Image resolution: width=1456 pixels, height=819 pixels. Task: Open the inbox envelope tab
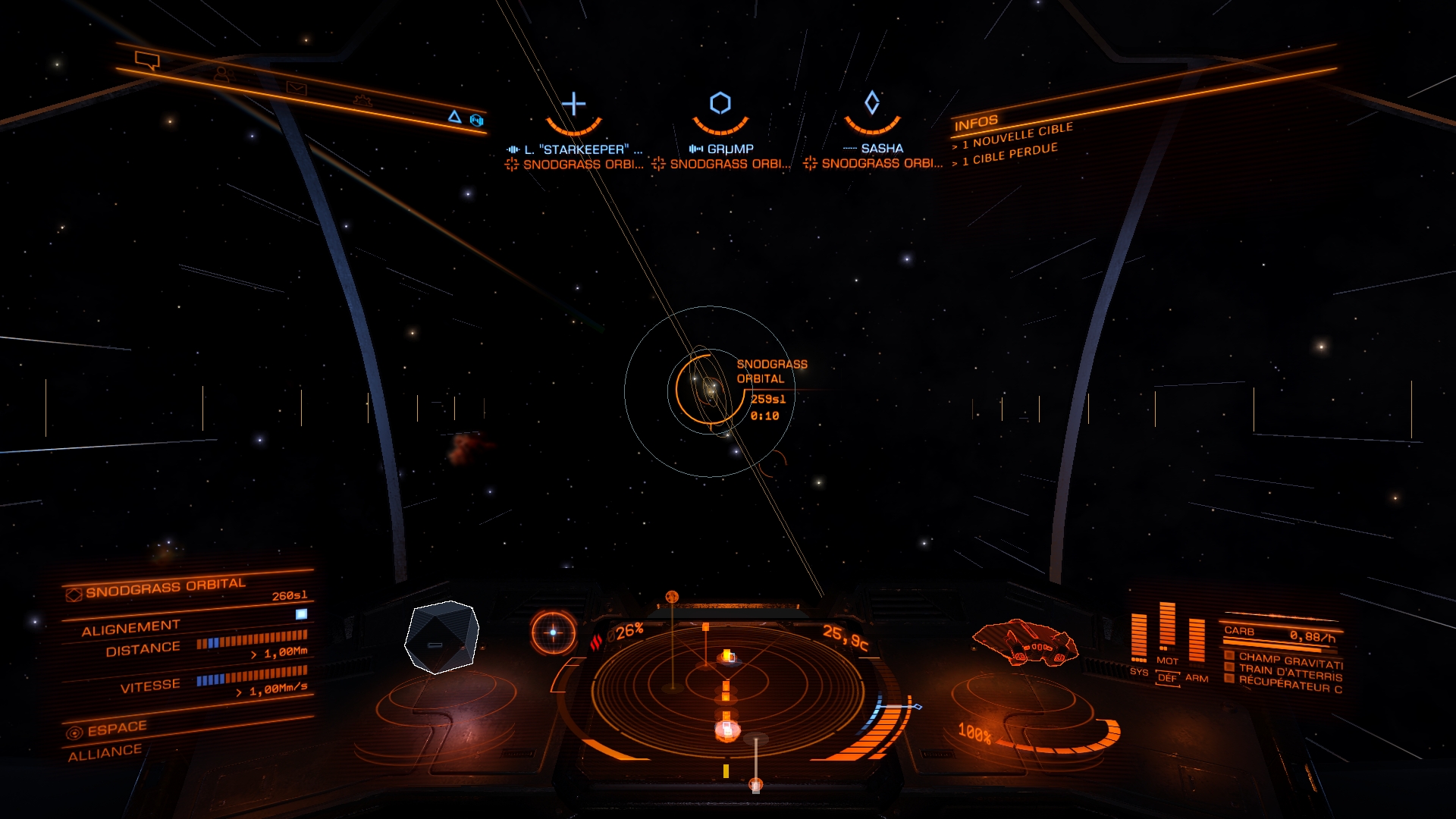point(297,89)
